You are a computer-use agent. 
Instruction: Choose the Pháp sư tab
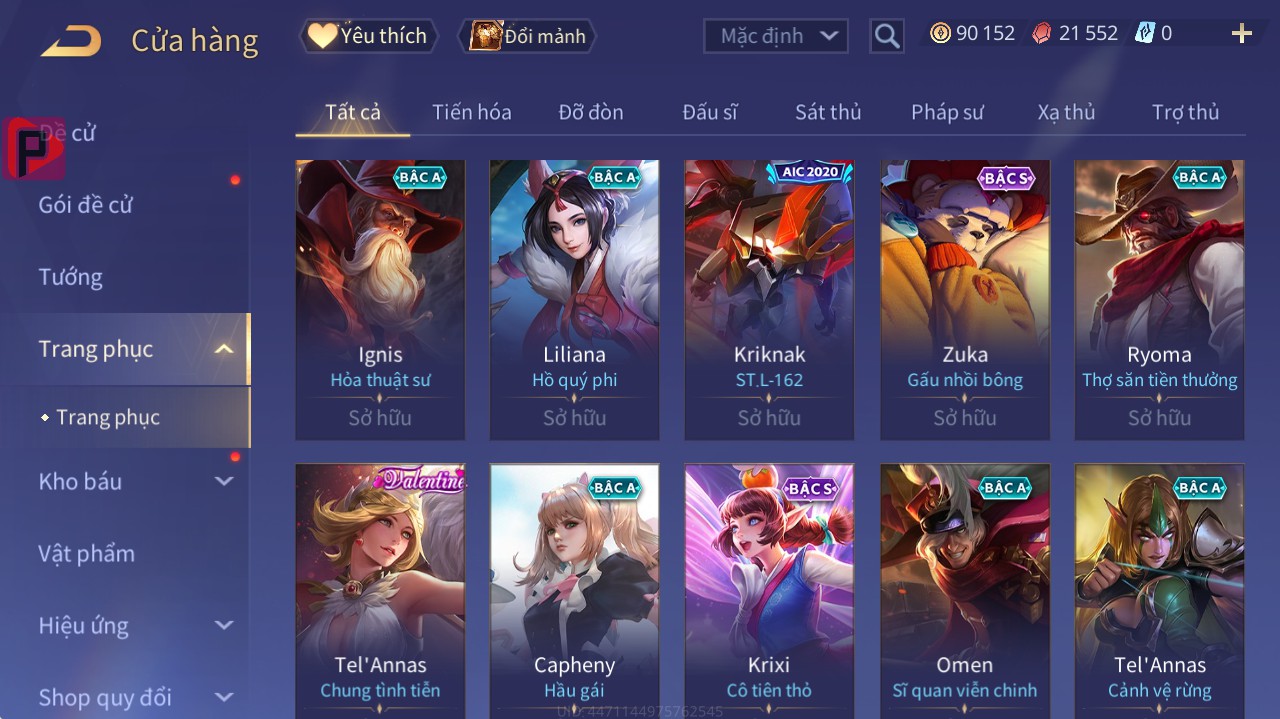(947, 112)
